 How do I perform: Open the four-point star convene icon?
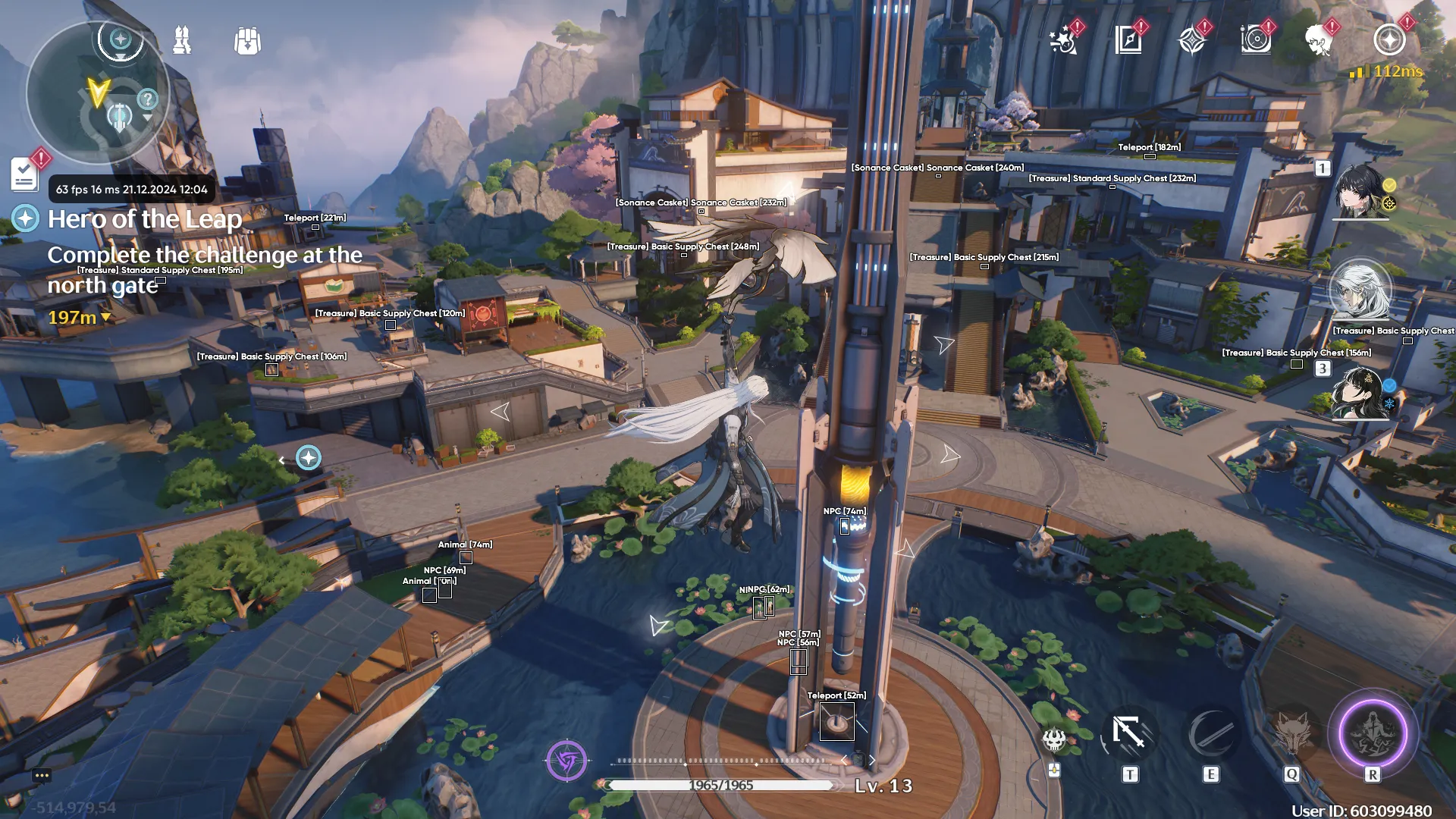[x=1192, y=40]
